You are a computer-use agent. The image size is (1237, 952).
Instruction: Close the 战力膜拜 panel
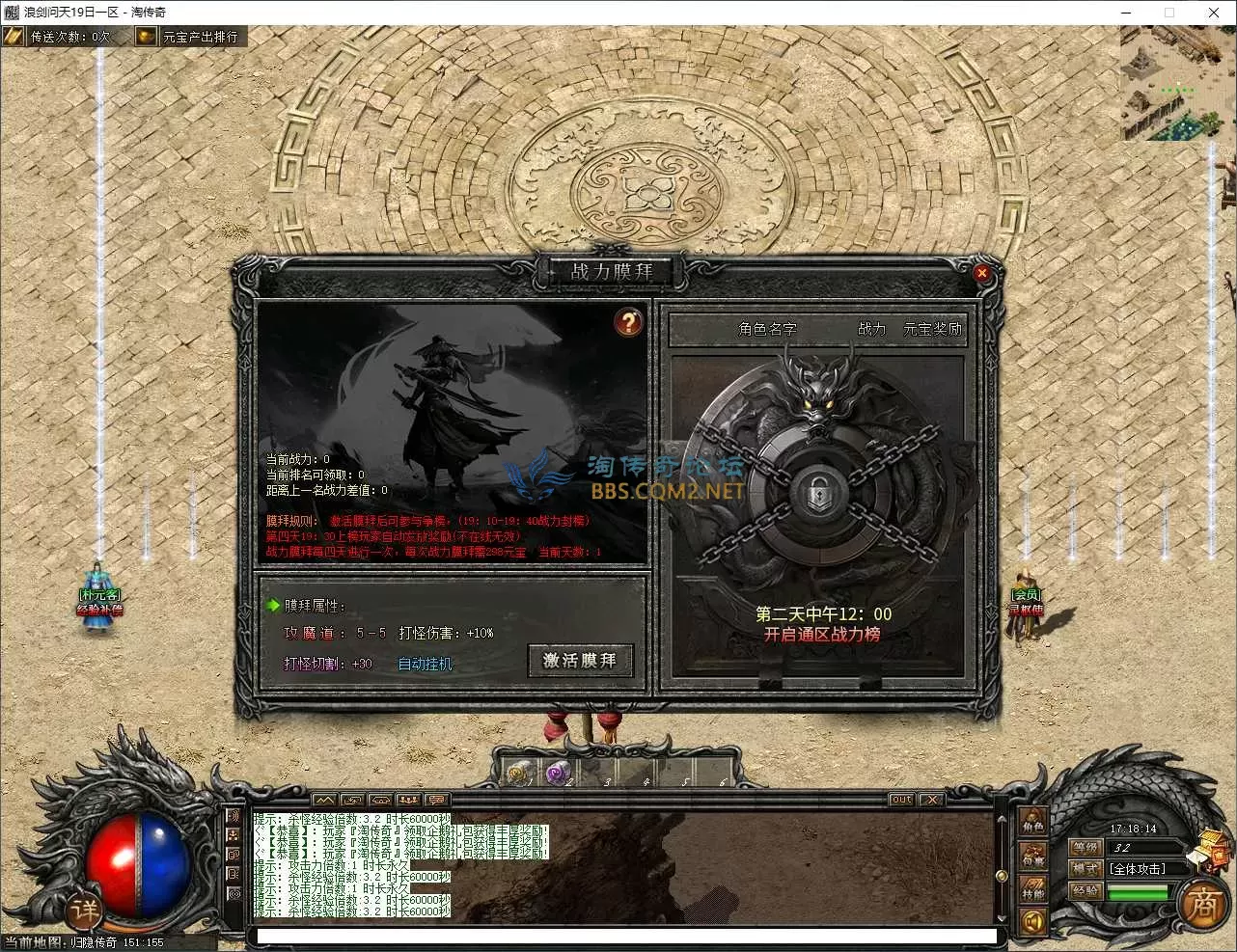click(x=981, y=273)
